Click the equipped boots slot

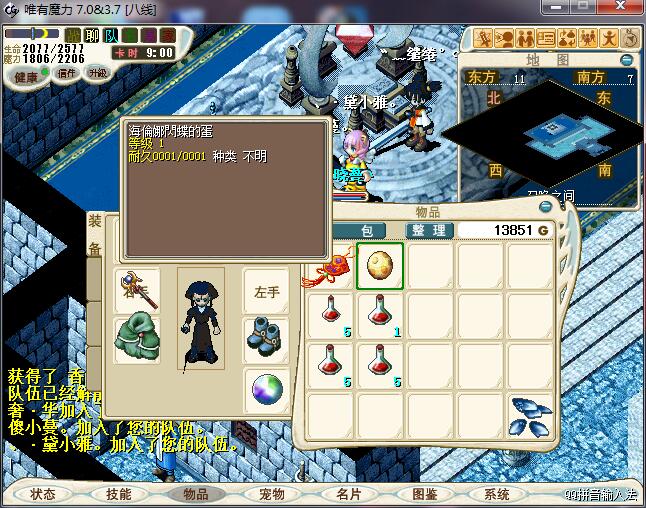click(x=266, y=338)
